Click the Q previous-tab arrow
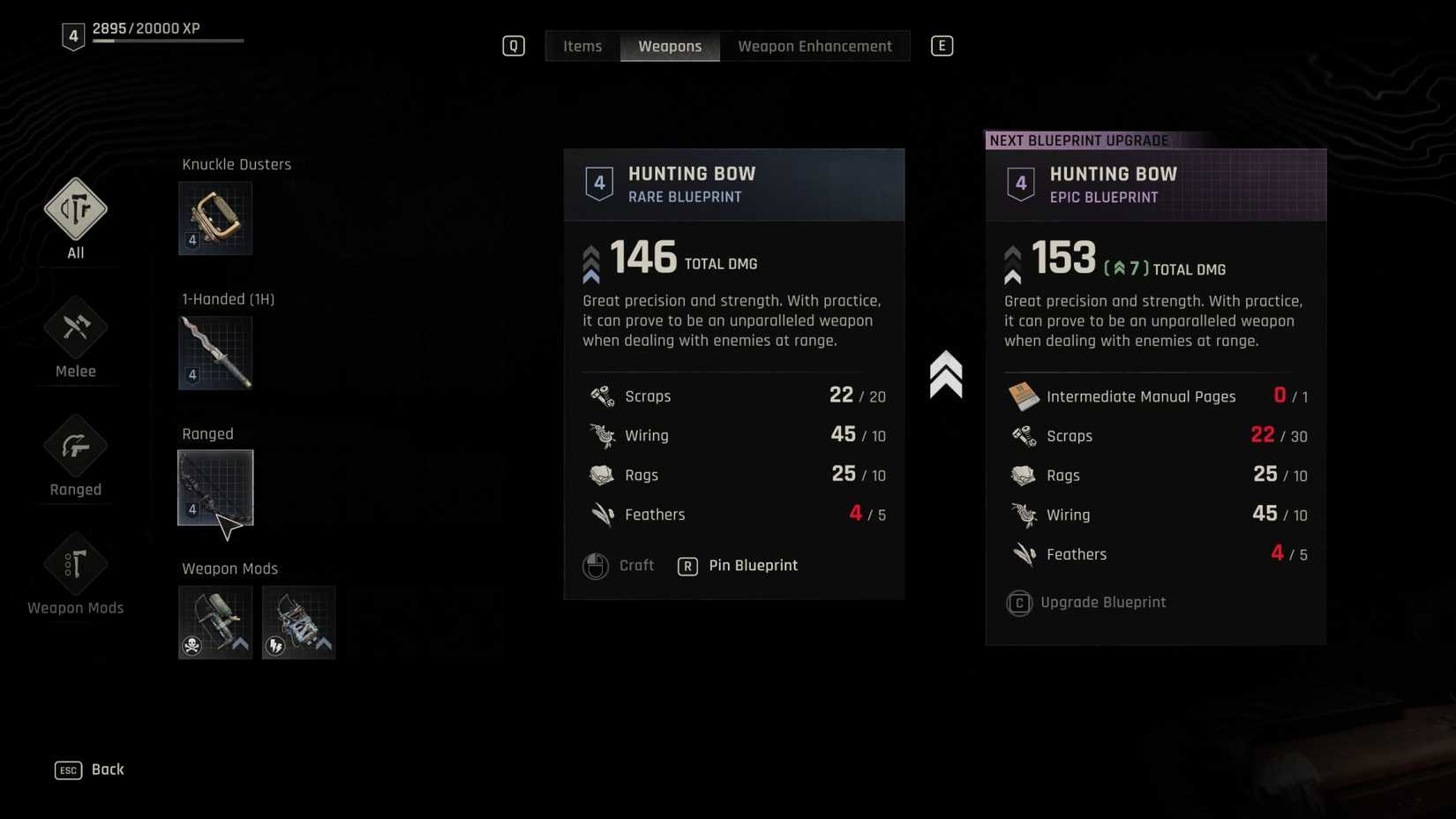 point(513,45)
